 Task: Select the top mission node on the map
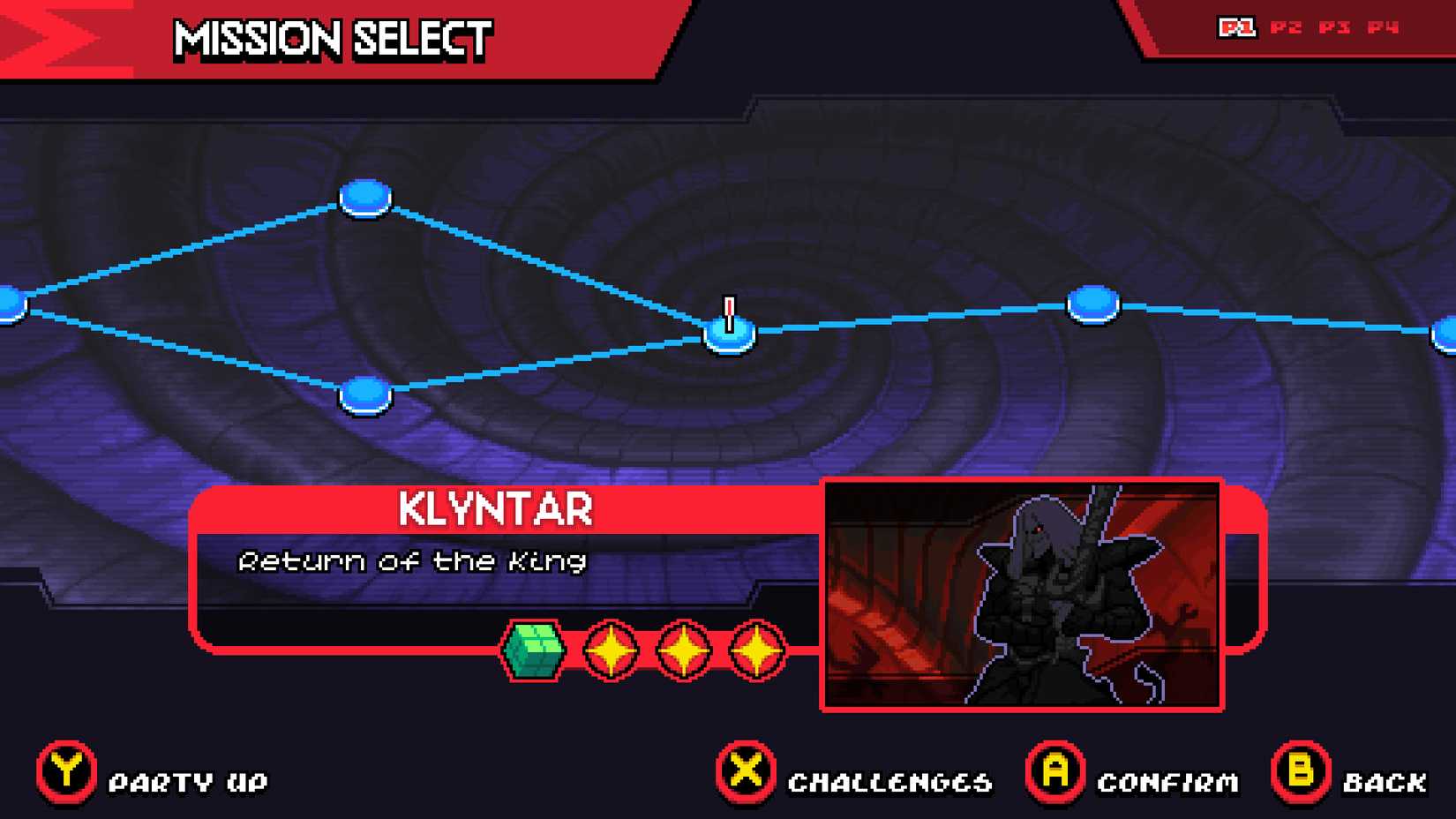pyautogui.click(x=364, y=198)
